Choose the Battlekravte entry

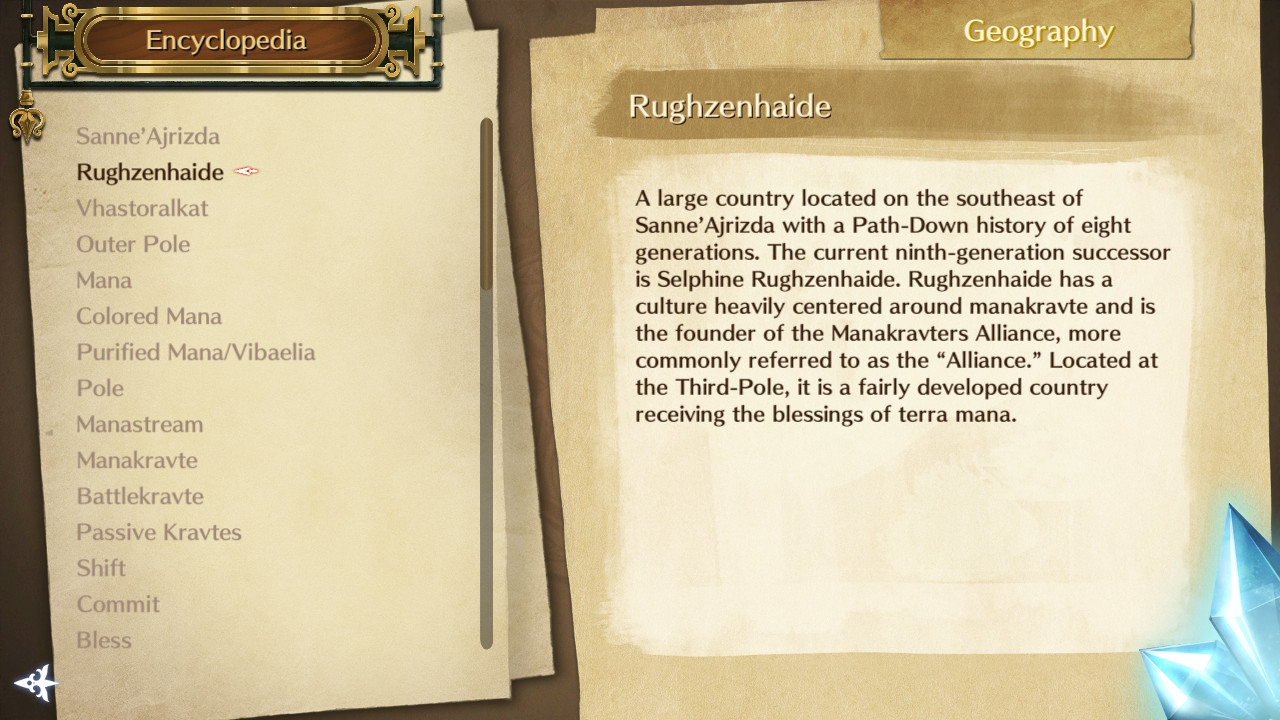[140, 496]
